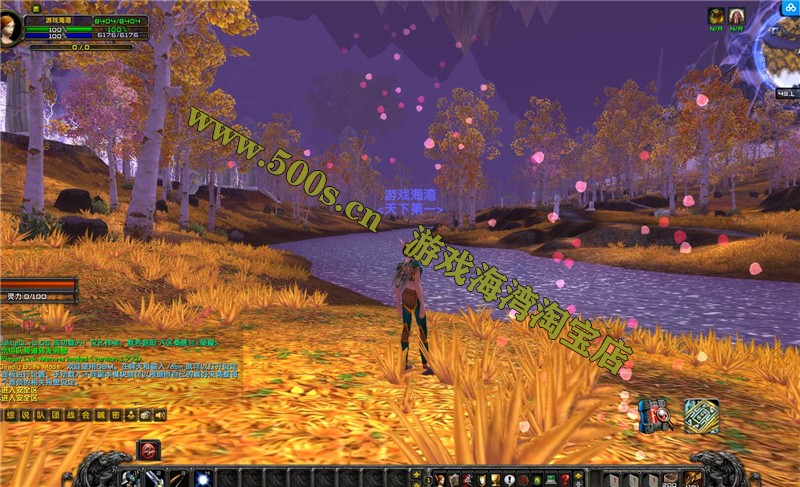Switch chat channel to 密 (whisper)
The width and height of the screenshot is (800, 487).
pyautogui.click(x=116, y=414)
